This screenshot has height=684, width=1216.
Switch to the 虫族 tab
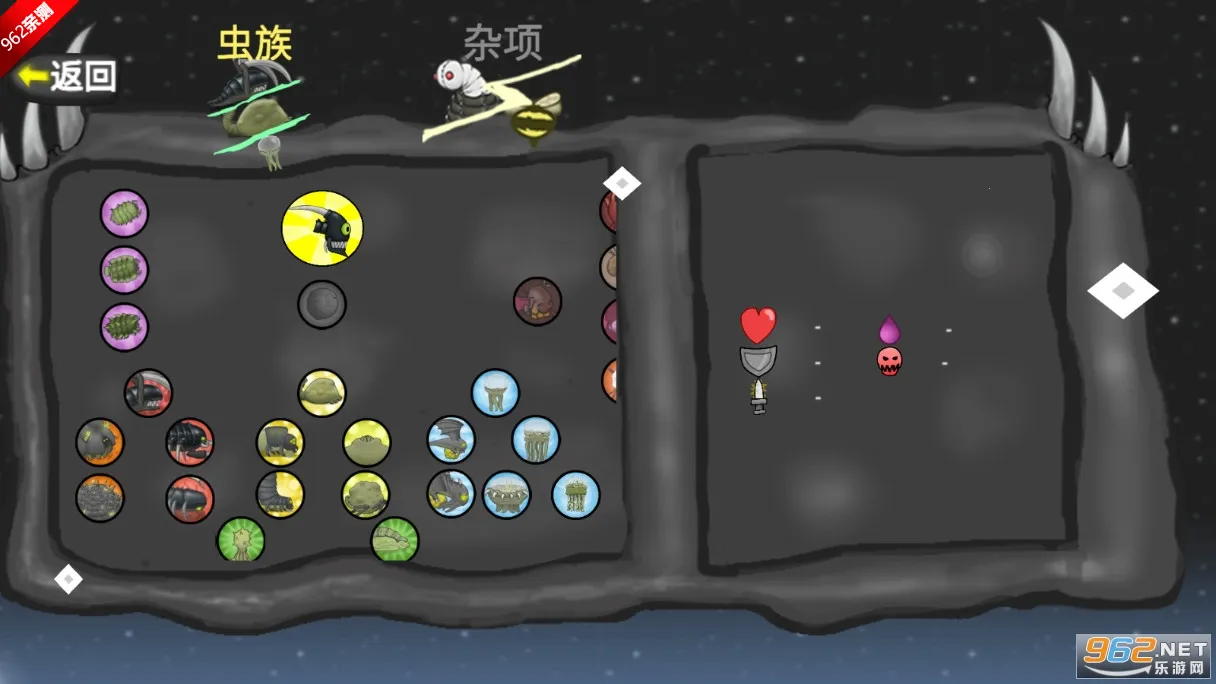point(255,45)
